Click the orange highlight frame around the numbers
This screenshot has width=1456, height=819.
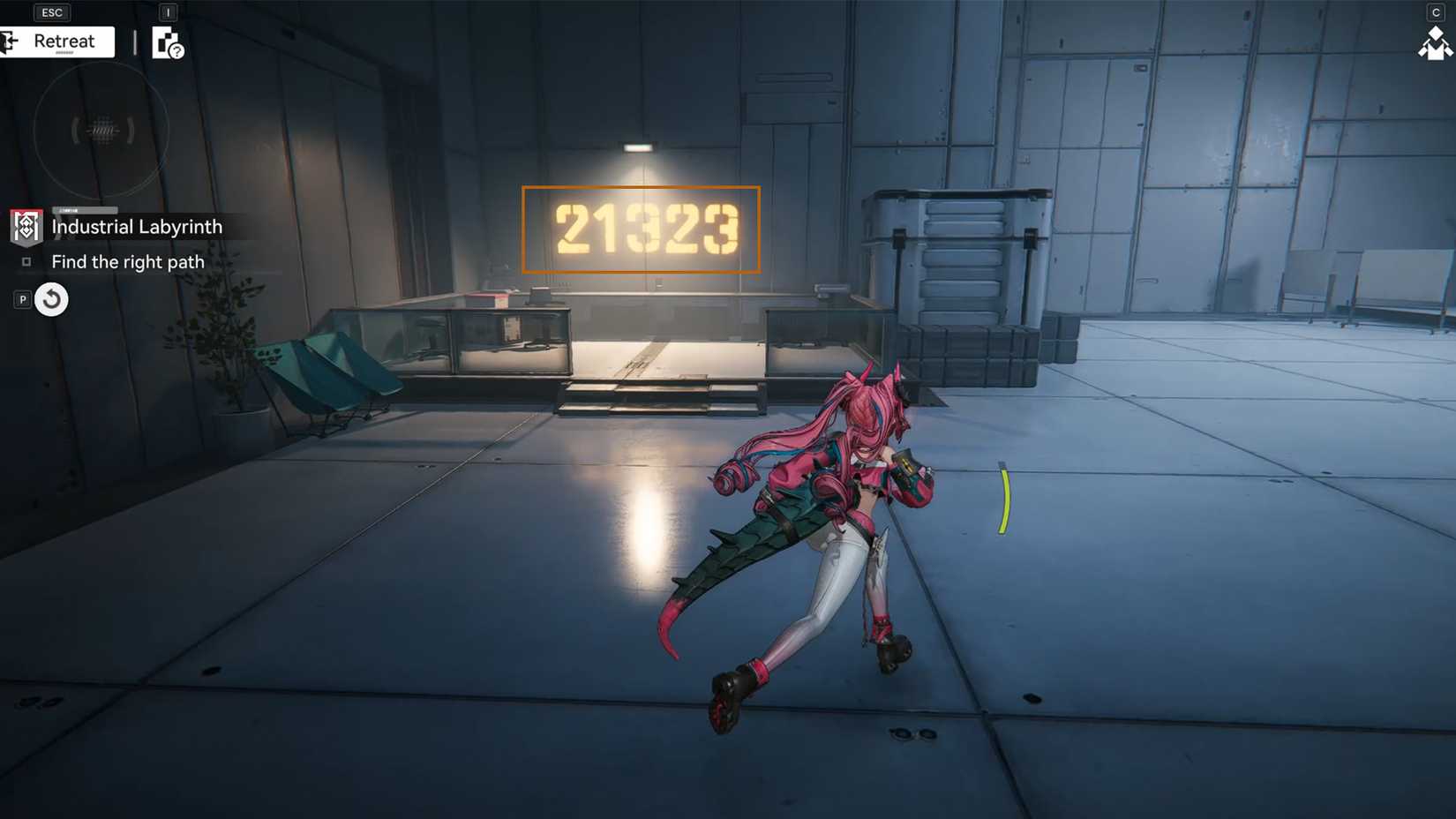pos(642,187)
